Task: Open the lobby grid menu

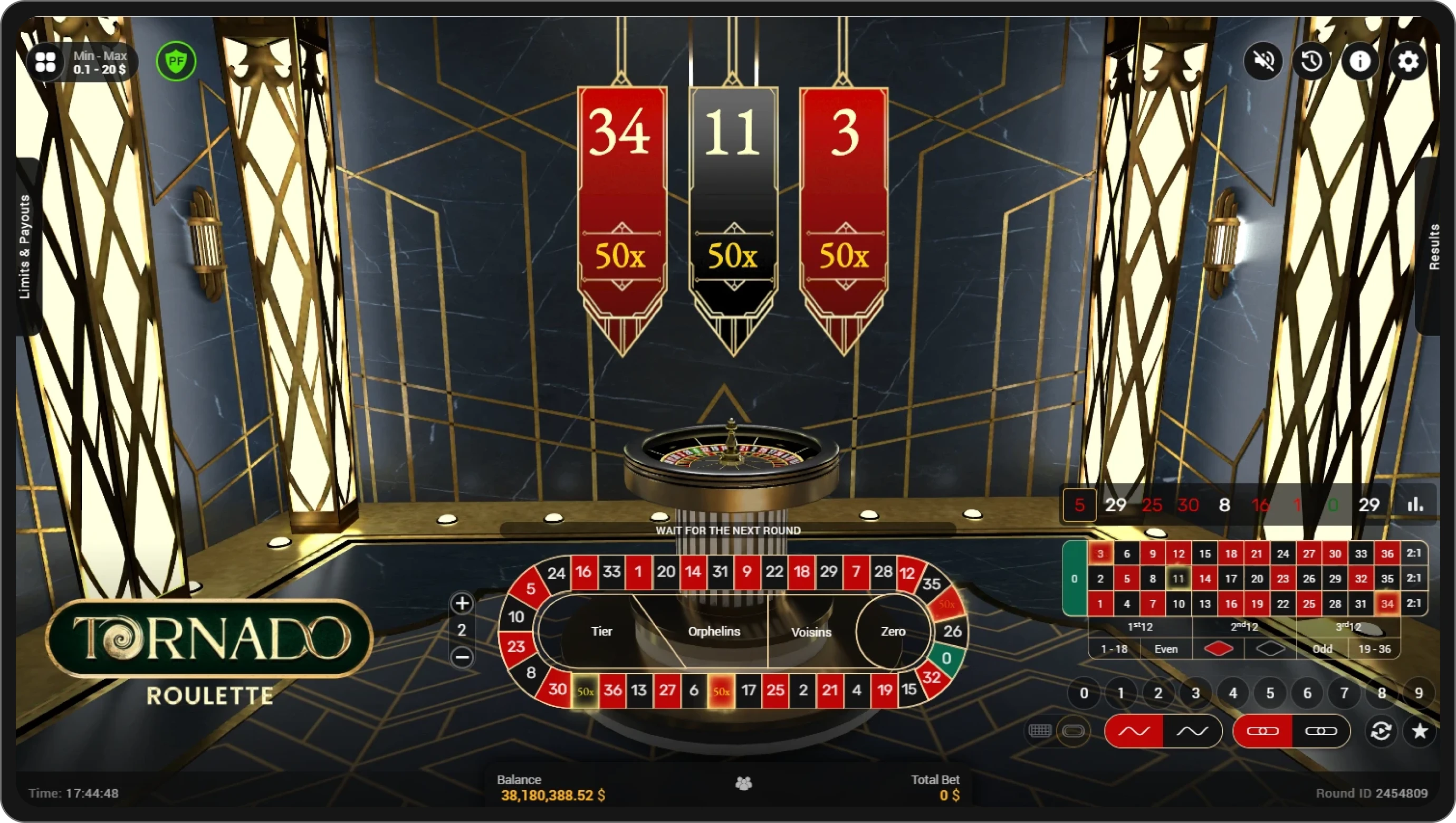Action: 45,61
